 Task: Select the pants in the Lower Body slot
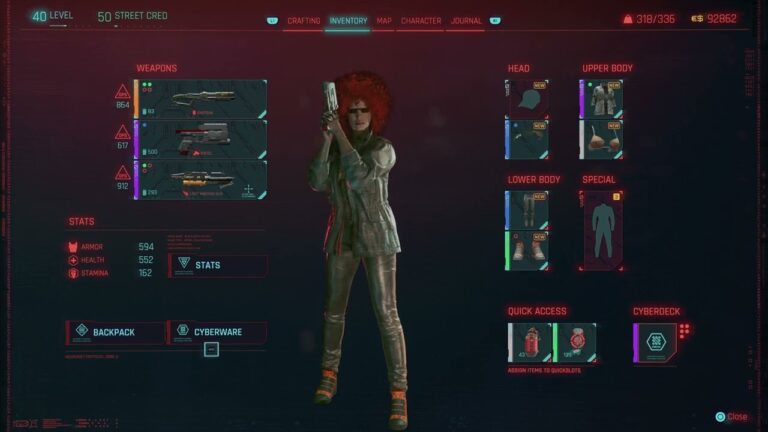click(528, 210)
